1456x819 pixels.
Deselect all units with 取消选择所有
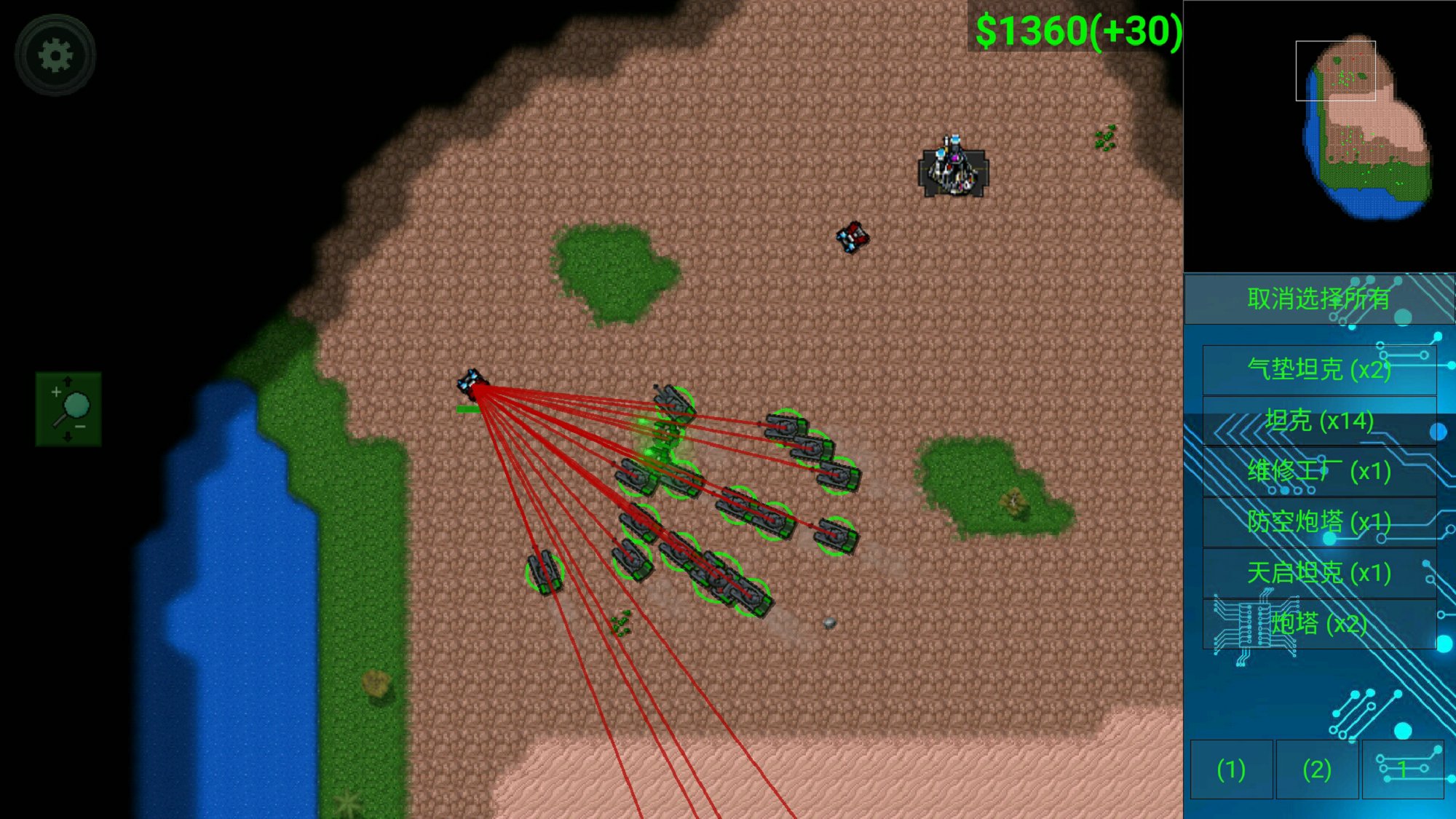1318,298
